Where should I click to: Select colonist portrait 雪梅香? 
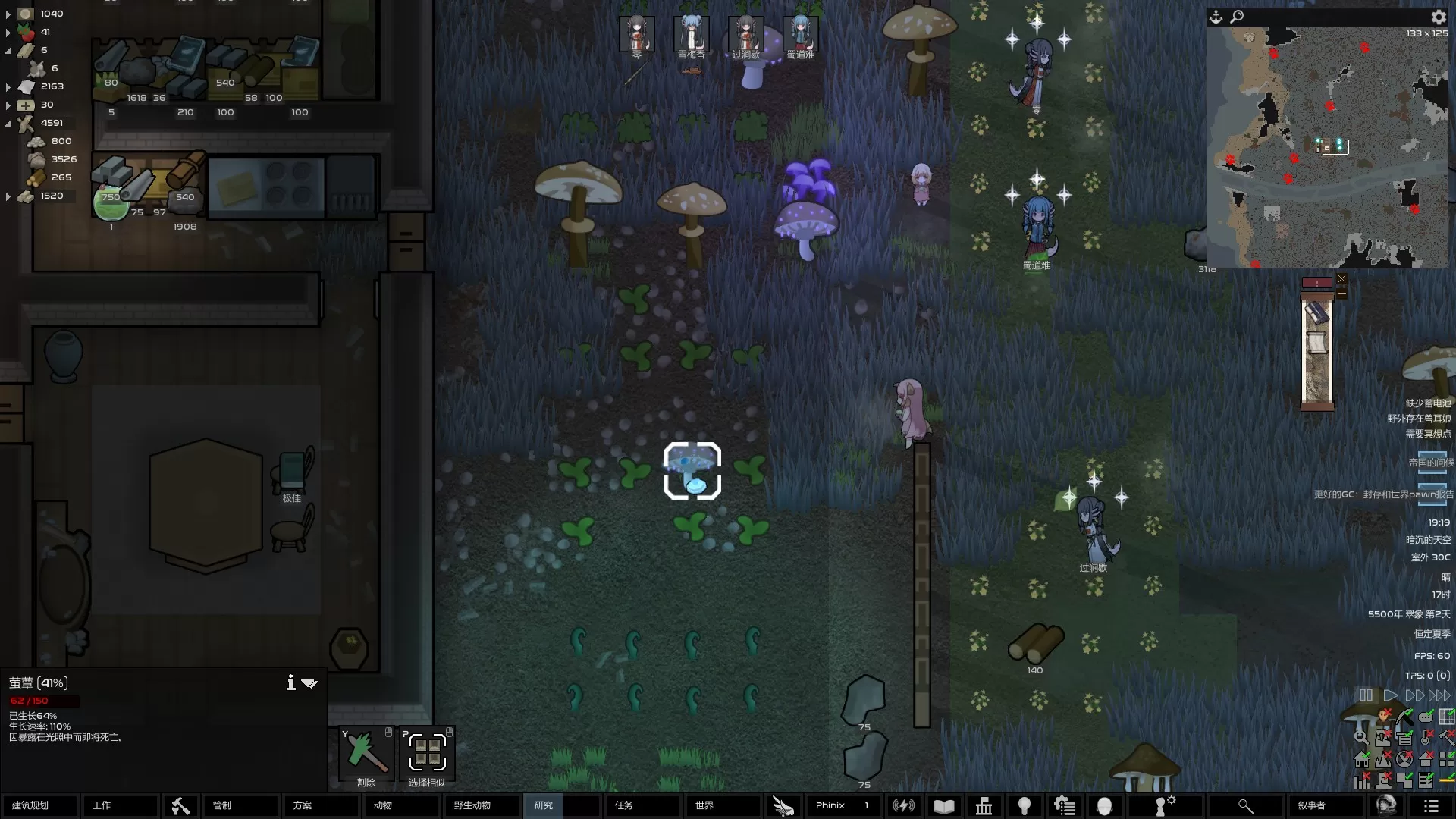coord(691,36)
